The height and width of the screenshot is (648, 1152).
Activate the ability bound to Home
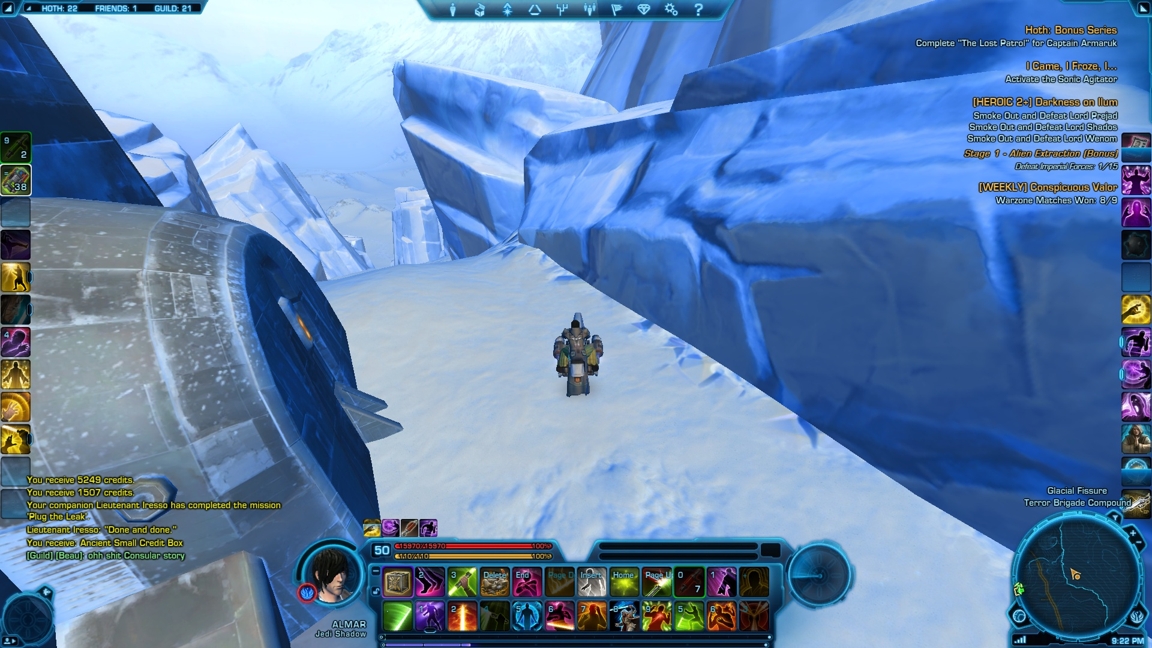[x=624, y=582]
